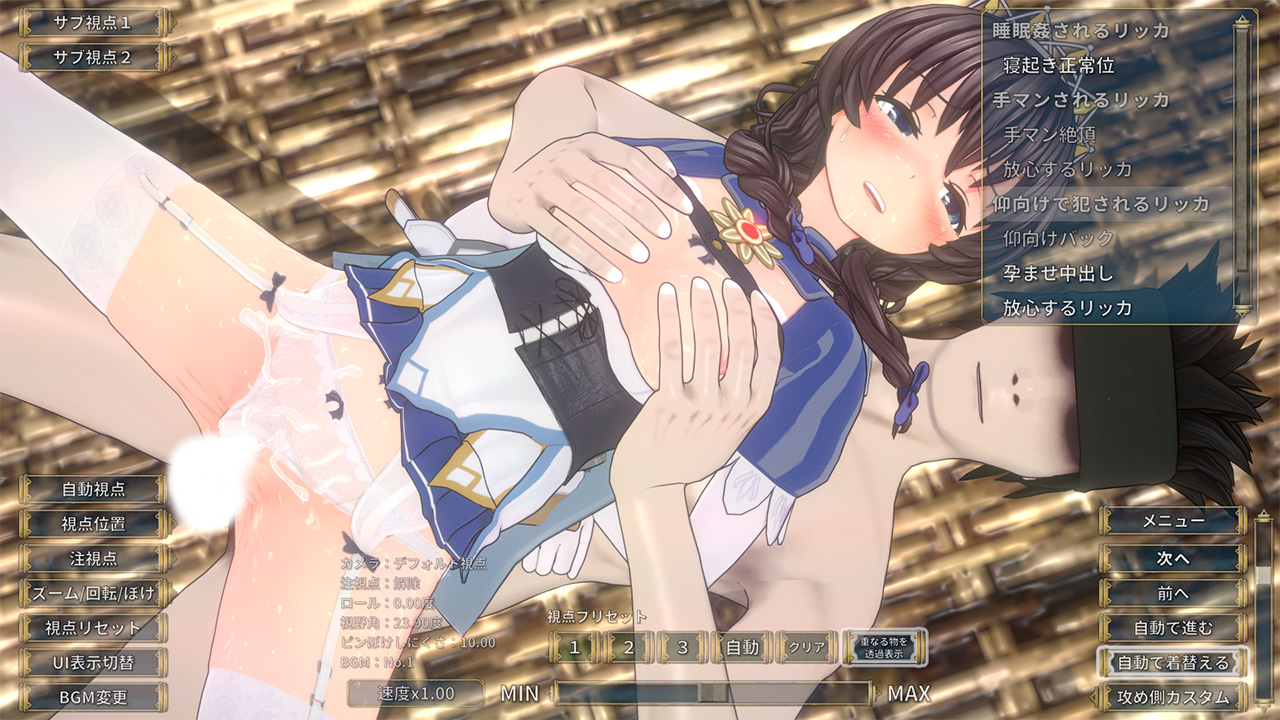Choose viewpoint preset 1
Screen dimensions: 1280x720
click(x=574, y=647)
